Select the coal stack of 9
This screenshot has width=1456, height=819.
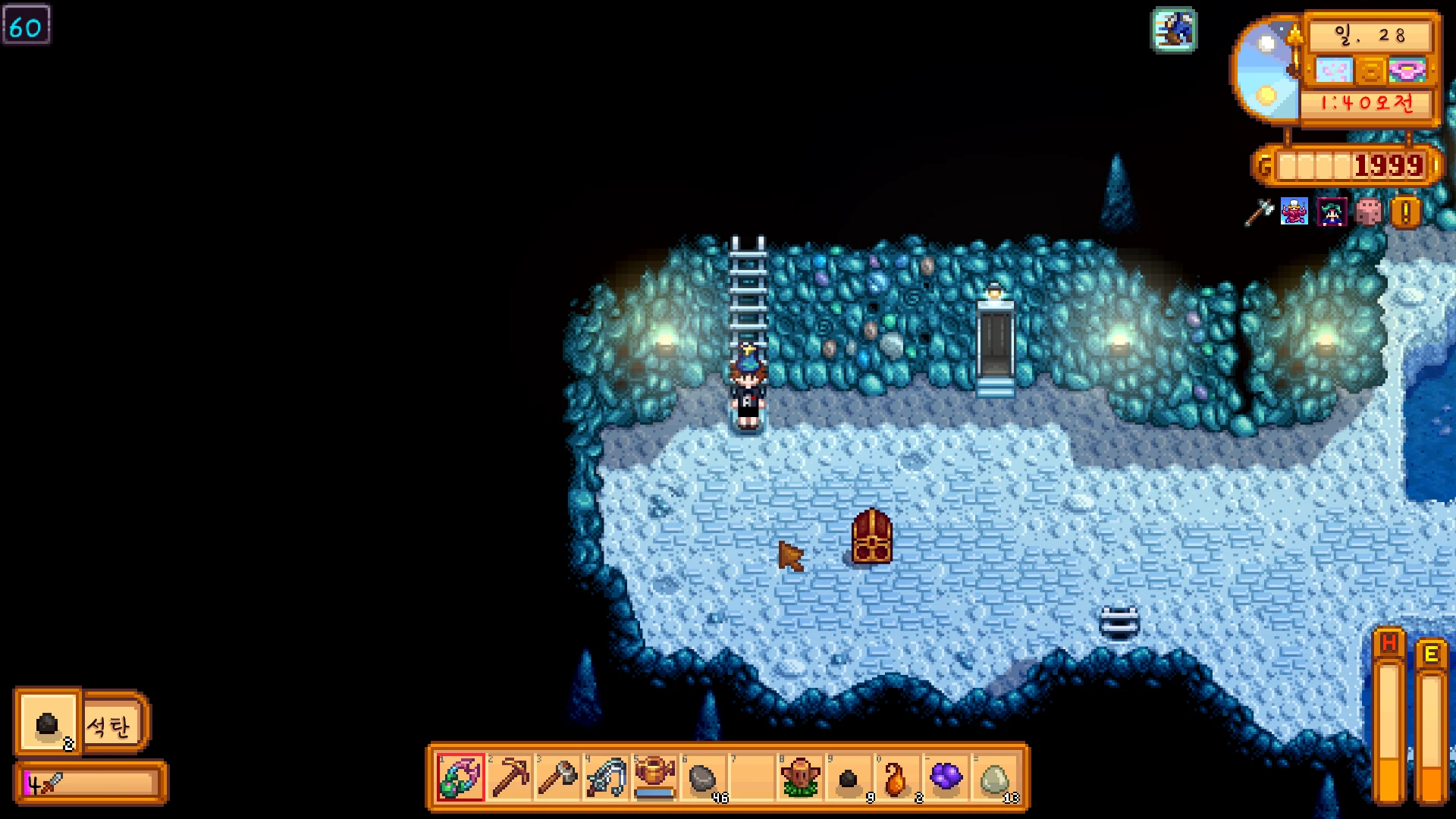pos(849,777)
